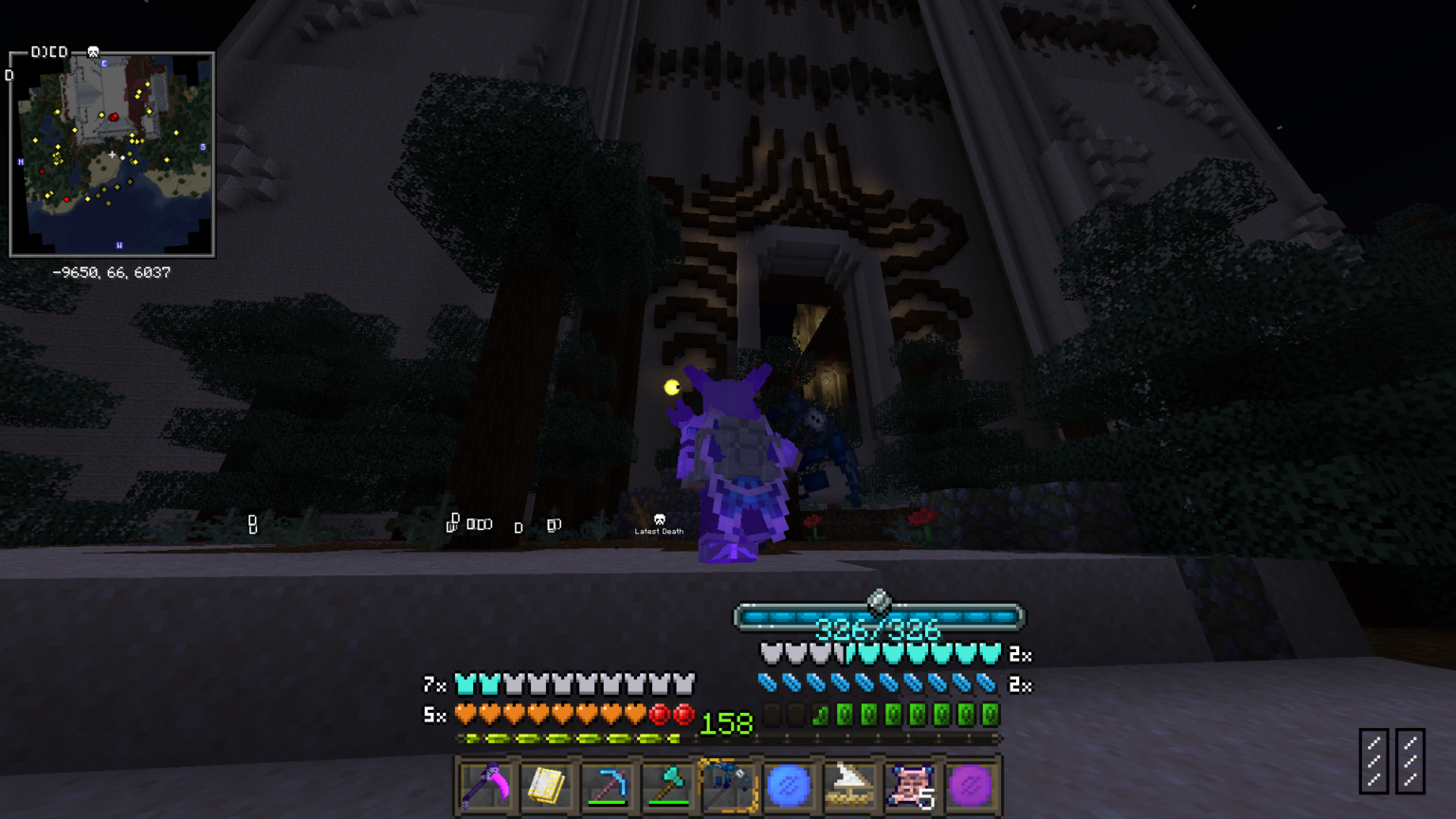
Task: Select the diamond axe in the hotbar
Action: pyautogui.click(x=669, y=785)
